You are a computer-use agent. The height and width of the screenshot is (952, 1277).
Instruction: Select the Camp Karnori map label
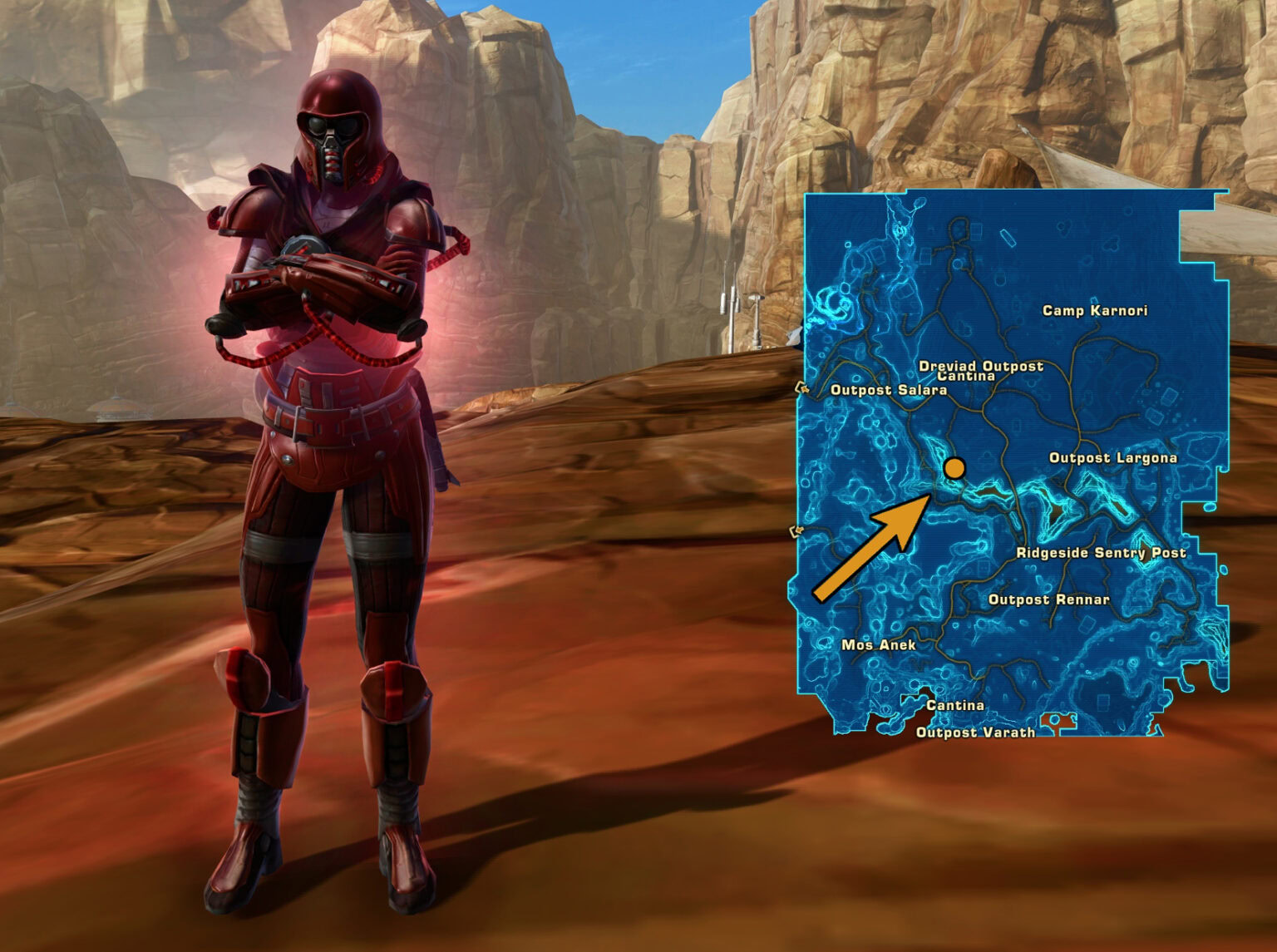pos(1094,311)
